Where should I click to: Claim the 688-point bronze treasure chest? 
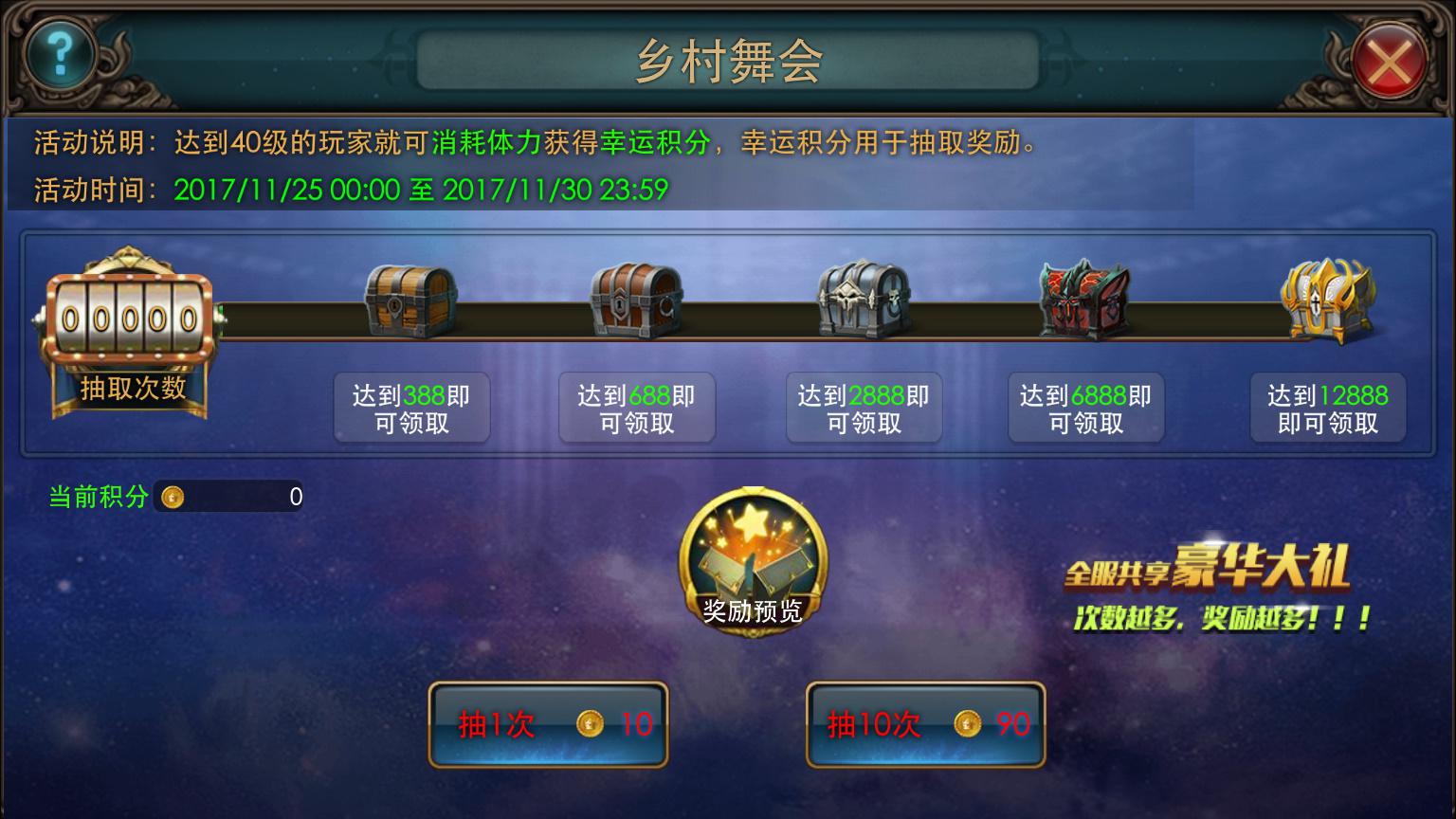tap(636, 301)
